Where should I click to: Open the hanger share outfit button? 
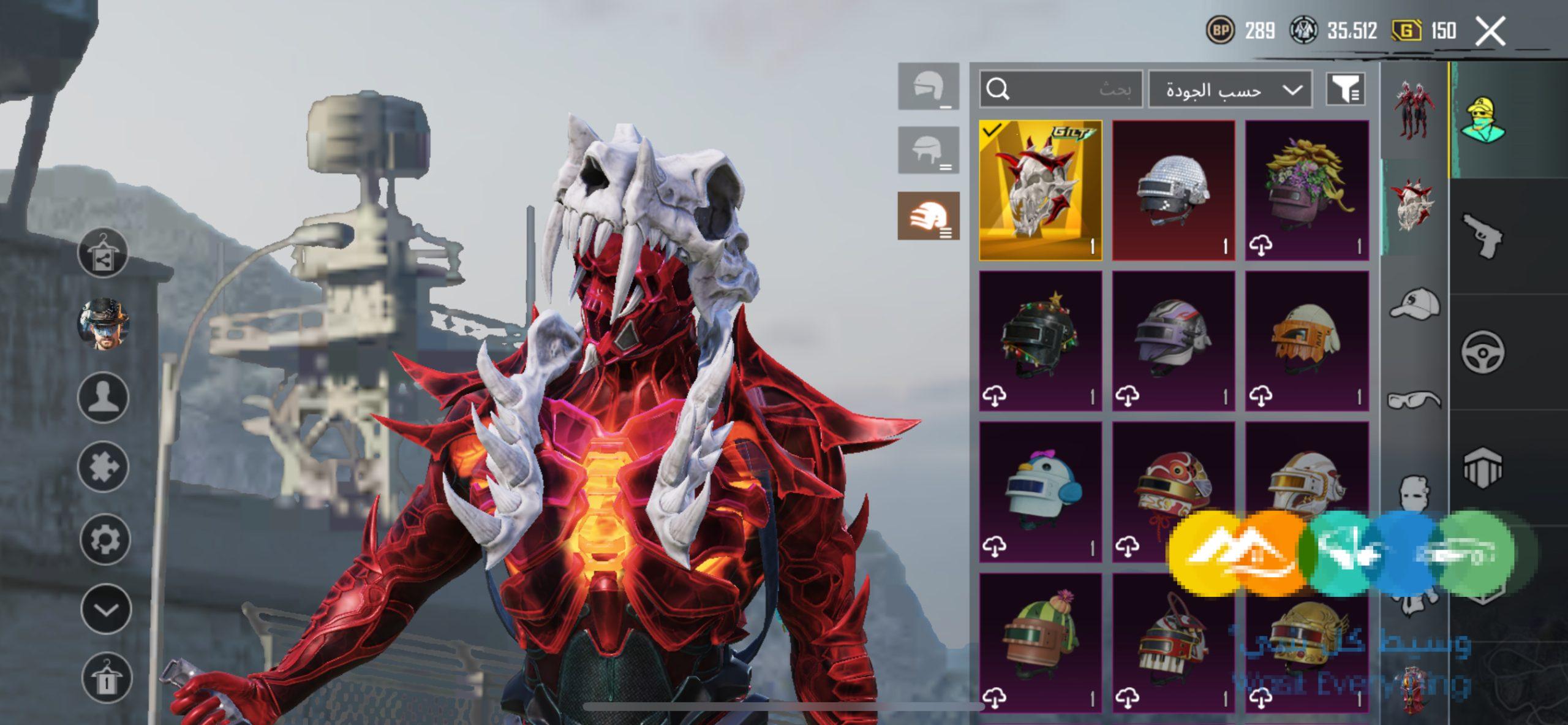click(x=103, y=252)
